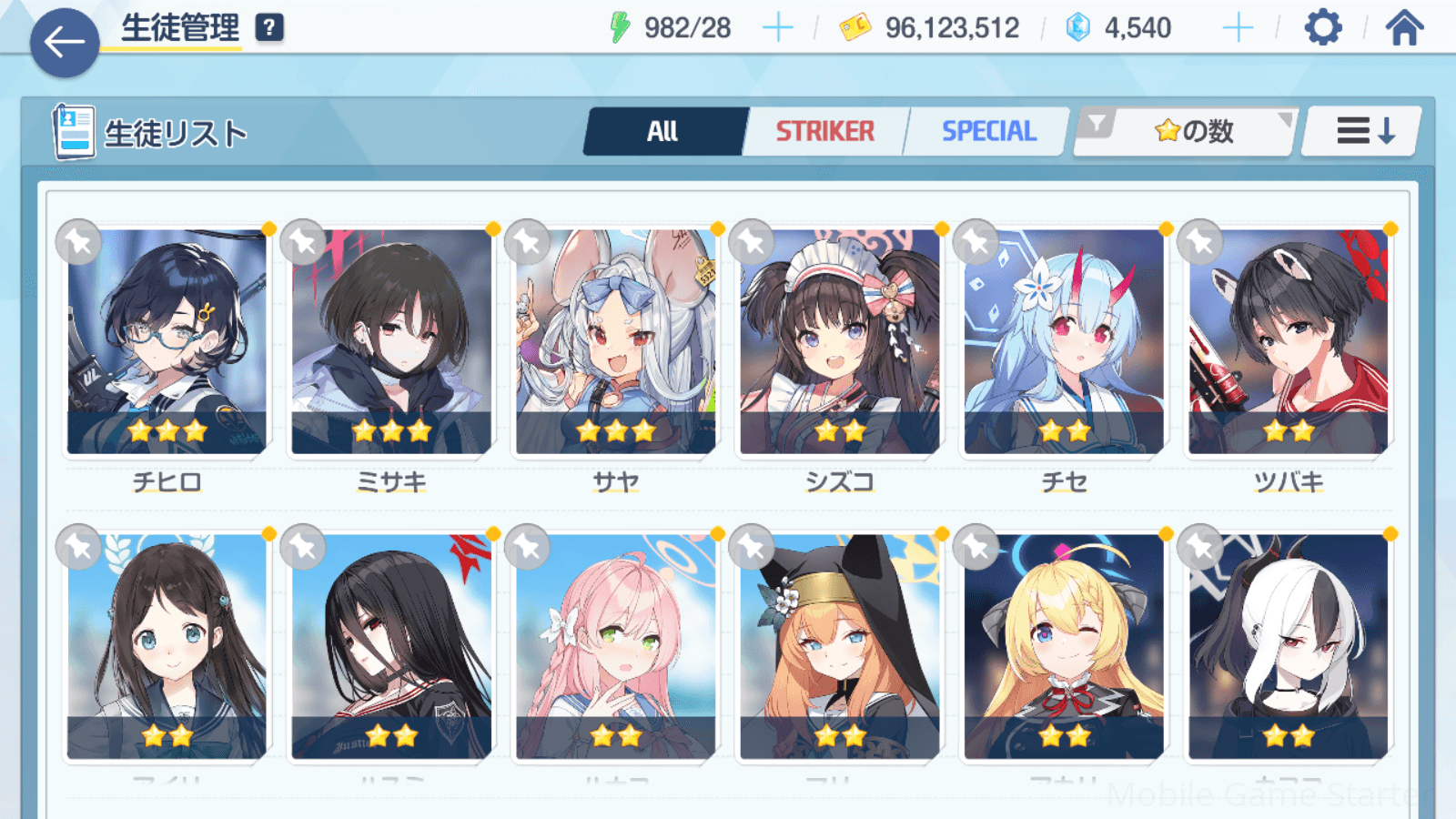Add energy with the plus button
Screen dimensions: 1456x819
(777, 28)
